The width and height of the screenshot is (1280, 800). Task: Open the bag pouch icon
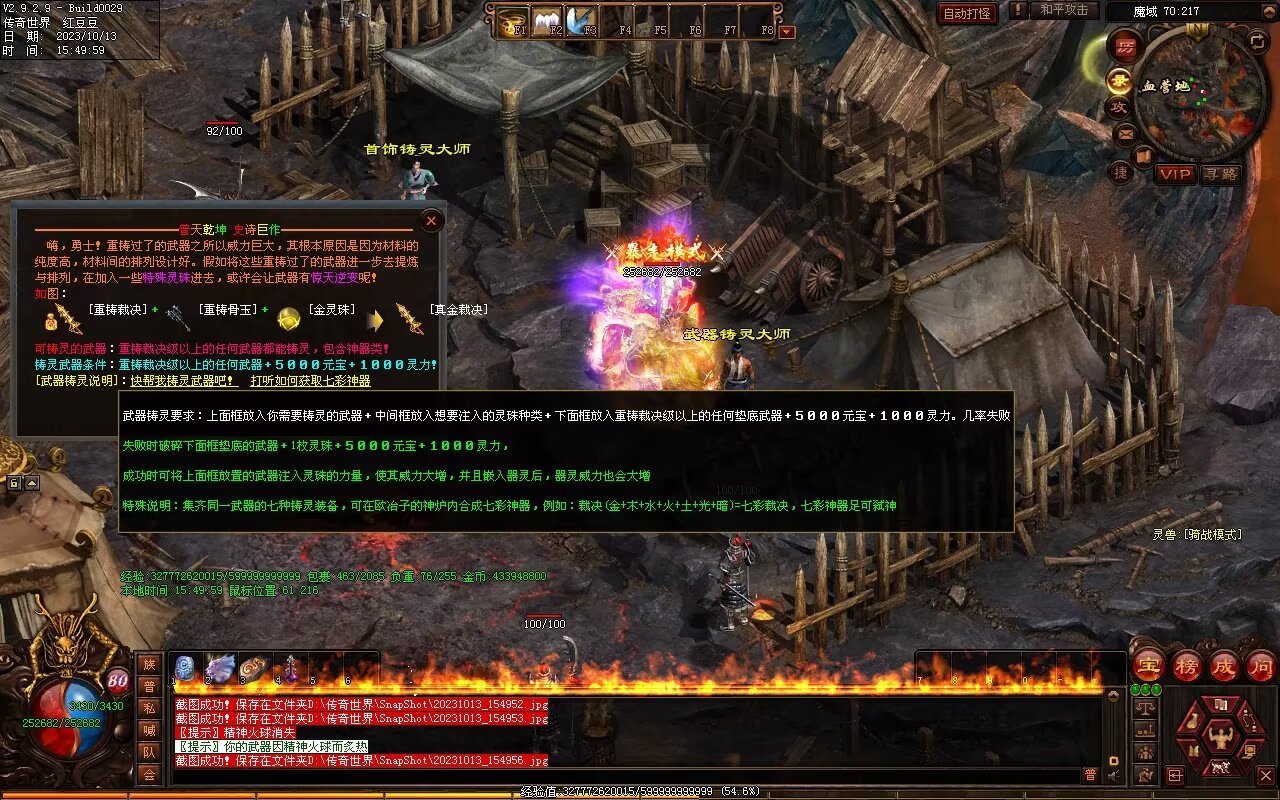tap(1194, 722)
